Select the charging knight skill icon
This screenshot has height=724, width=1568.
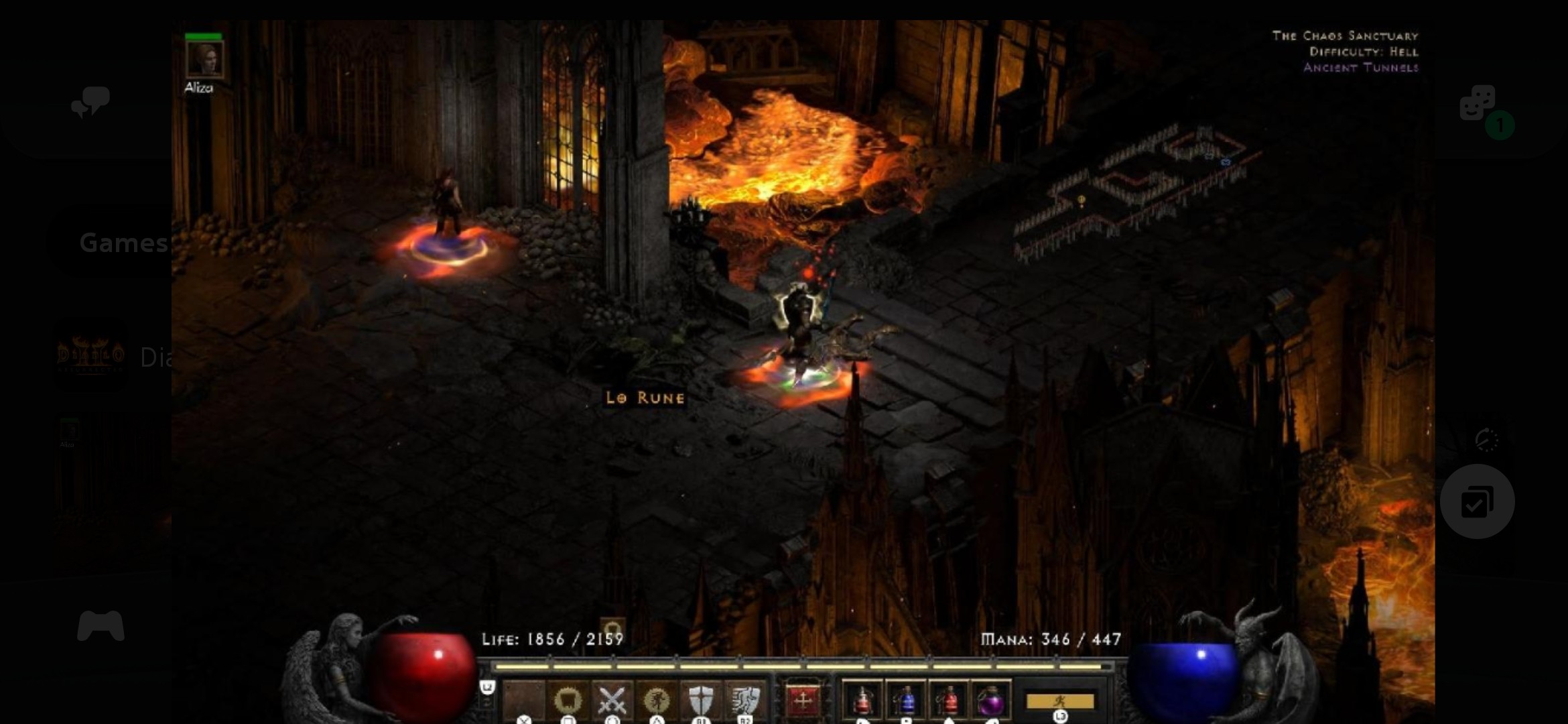(746, 699)
